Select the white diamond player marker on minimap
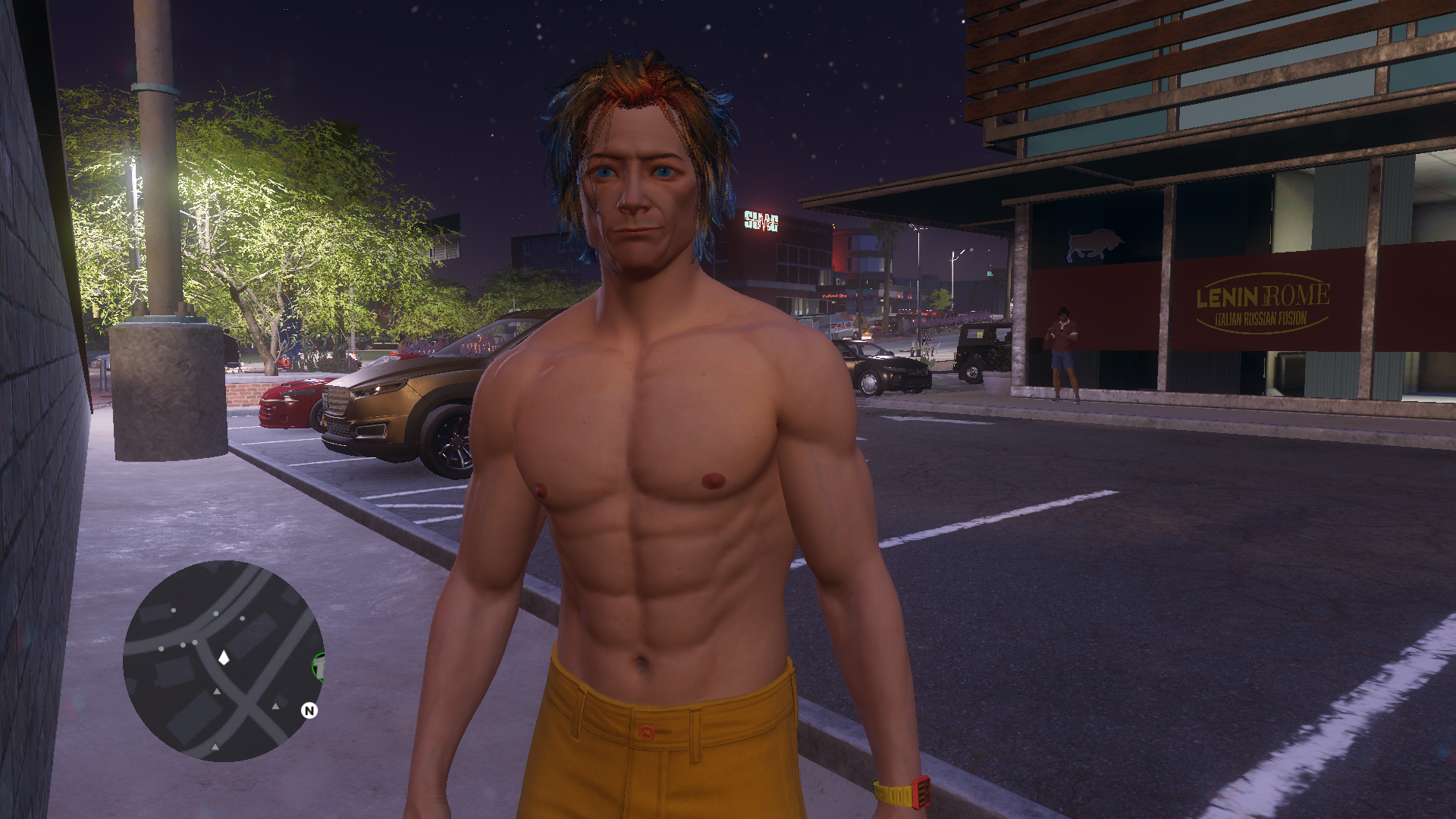 [x=224, y=658]
